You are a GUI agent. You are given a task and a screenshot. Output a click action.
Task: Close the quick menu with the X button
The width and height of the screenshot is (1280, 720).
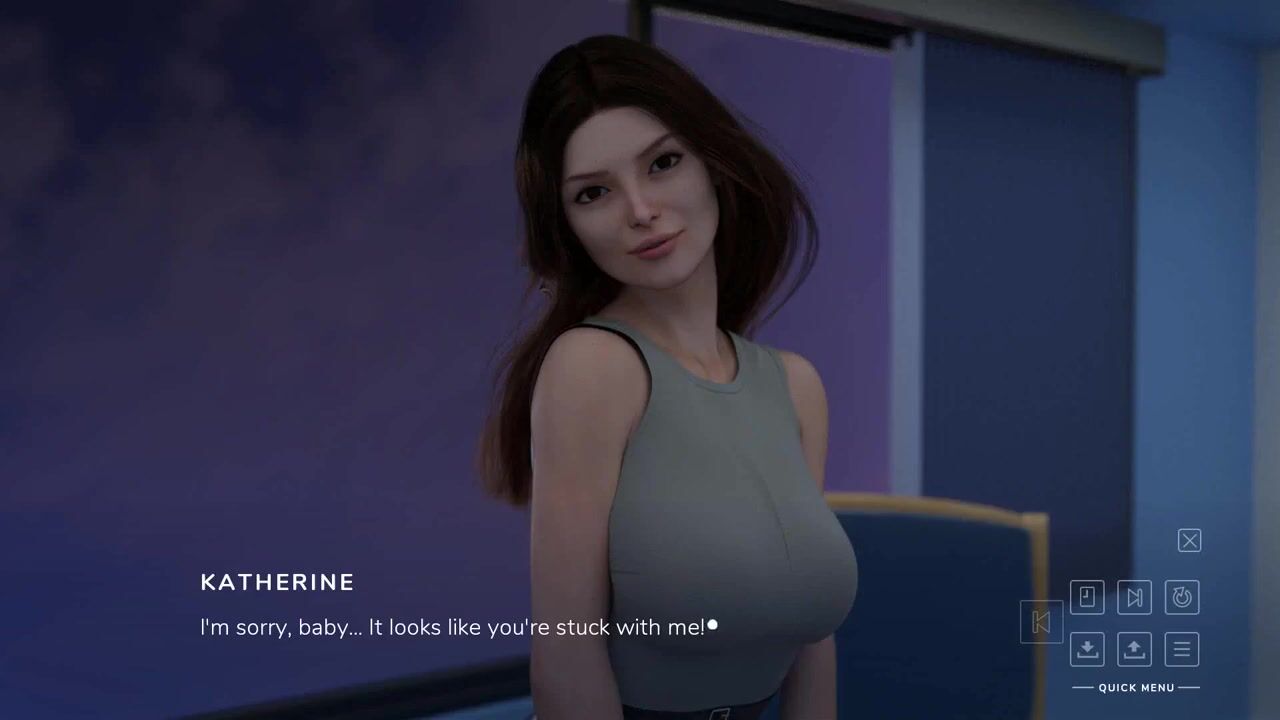(x=1189, y=541)
